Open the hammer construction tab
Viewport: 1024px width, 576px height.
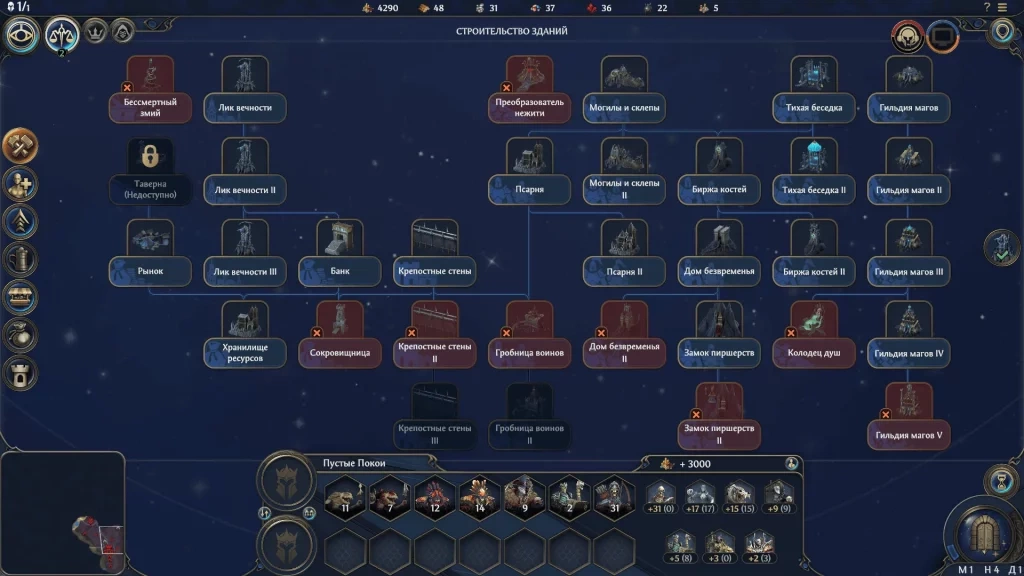21,146
